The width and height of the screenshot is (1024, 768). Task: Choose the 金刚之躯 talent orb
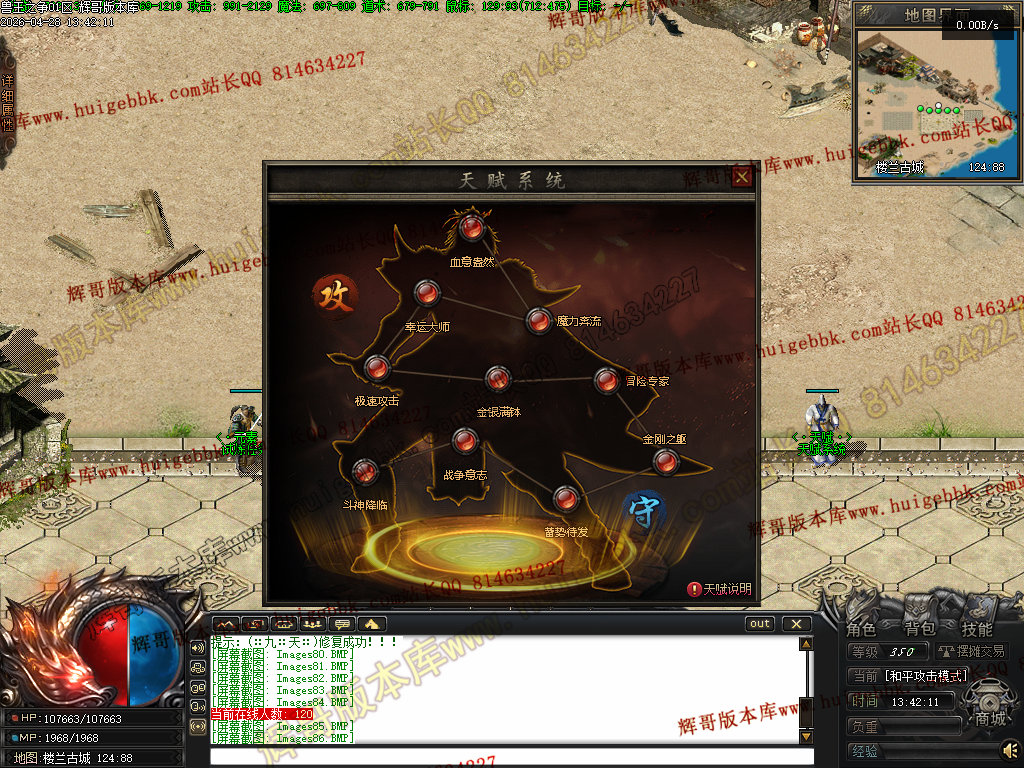tap(665, 461)
